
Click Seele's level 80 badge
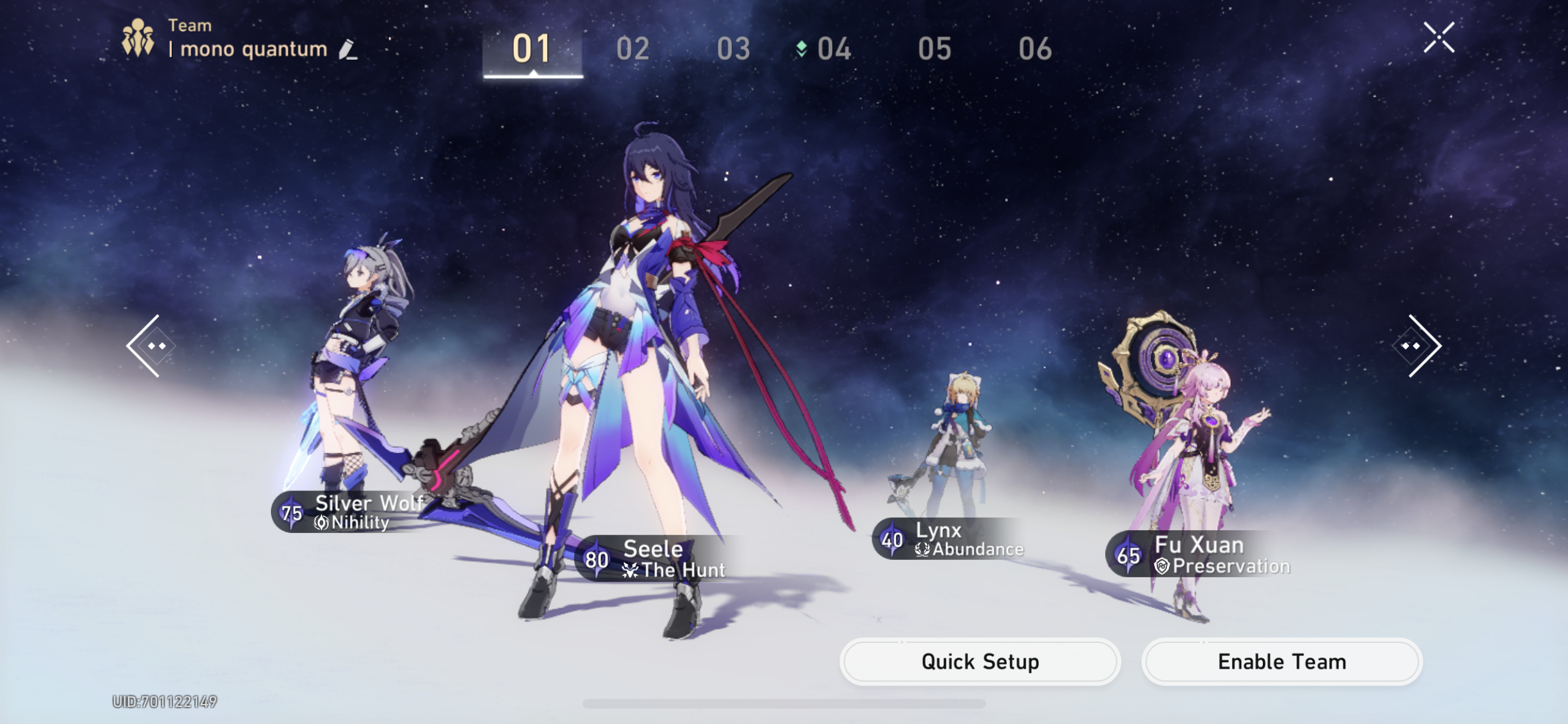click(597, 557)
